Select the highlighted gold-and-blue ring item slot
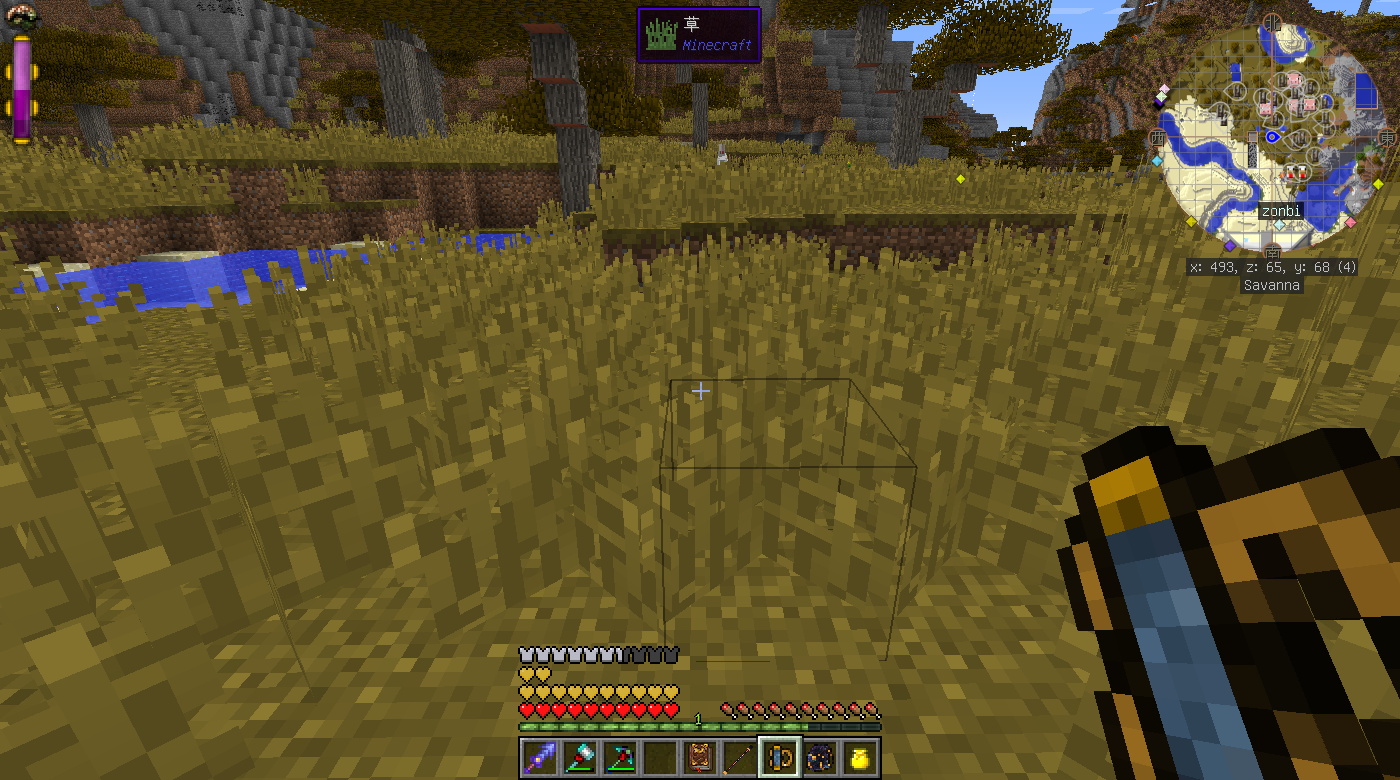Image resolution: width=1400 pixels, height=780 pixels. point(779,757)
